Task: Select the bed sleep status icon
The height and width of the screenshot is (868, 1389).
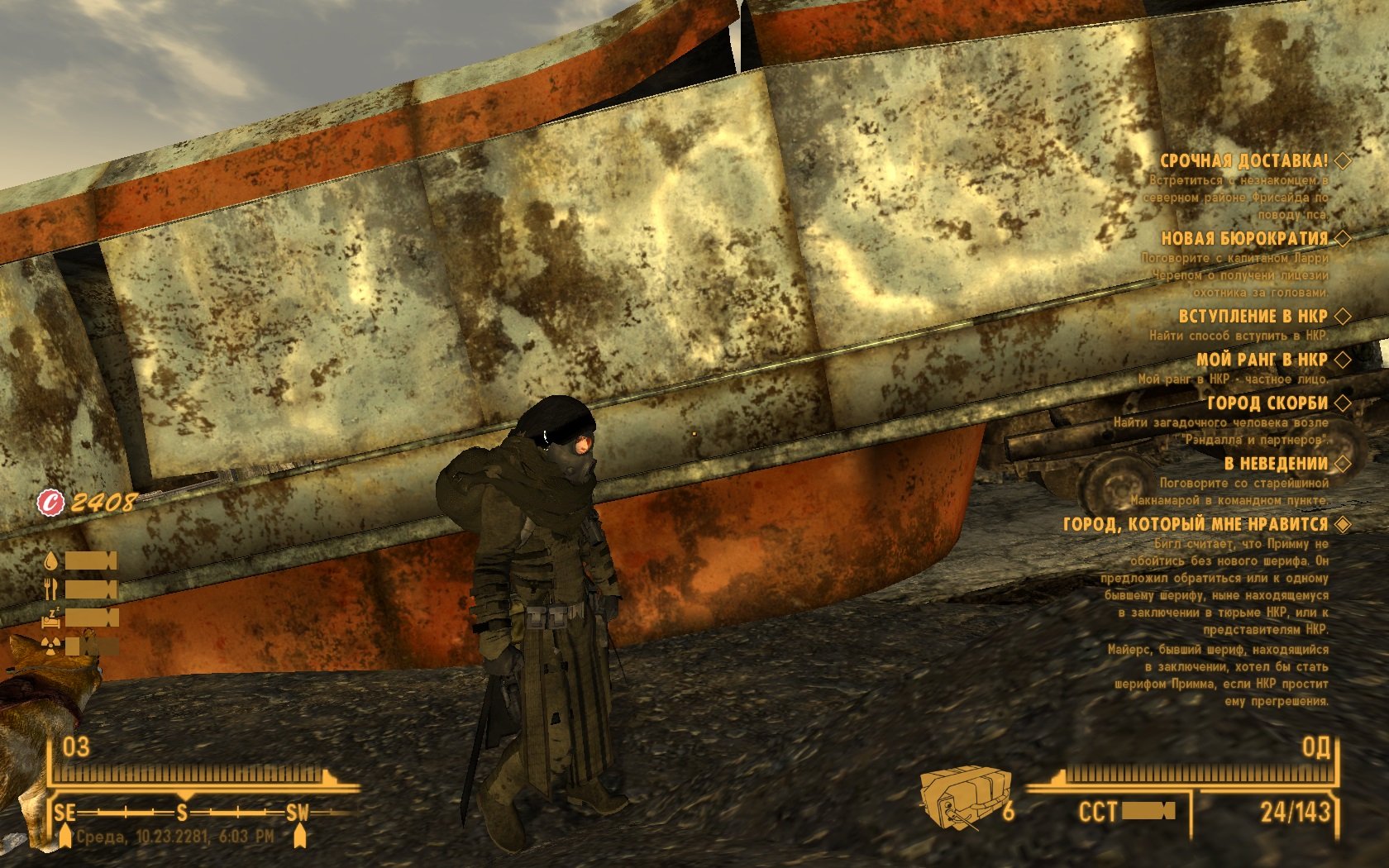Action: [51, 617]
